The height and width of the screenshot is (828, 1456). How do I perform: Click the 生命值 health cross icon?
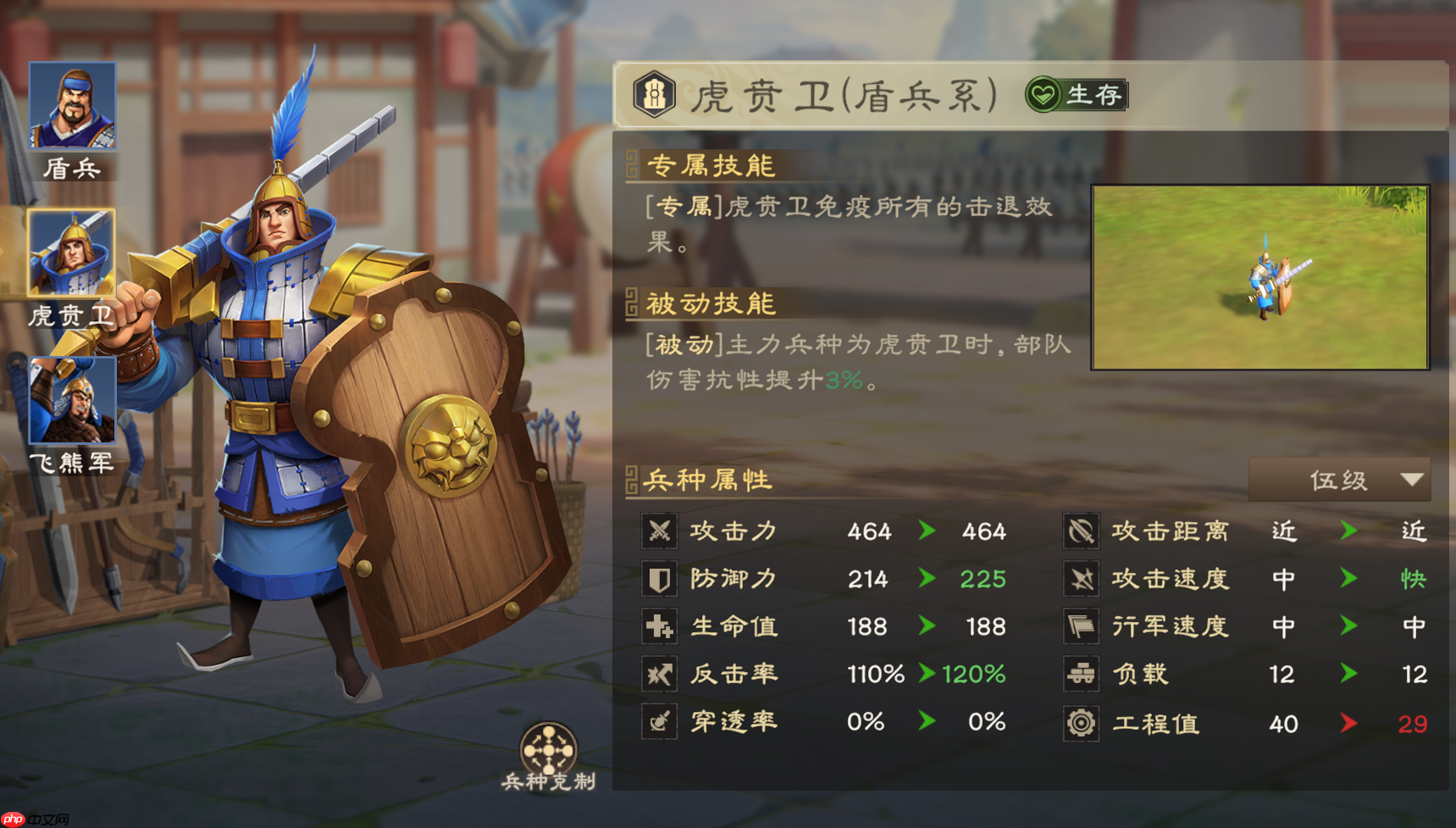point(660,627)
